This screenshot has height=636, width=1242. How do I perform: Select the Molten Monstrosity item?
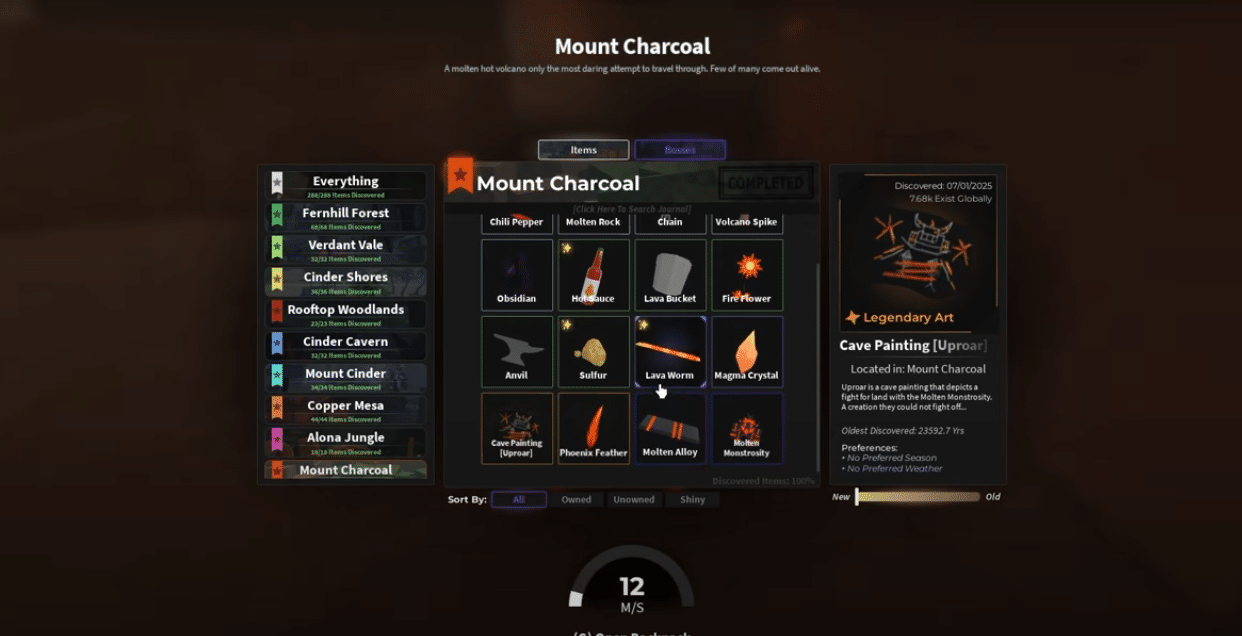[747, 429]
